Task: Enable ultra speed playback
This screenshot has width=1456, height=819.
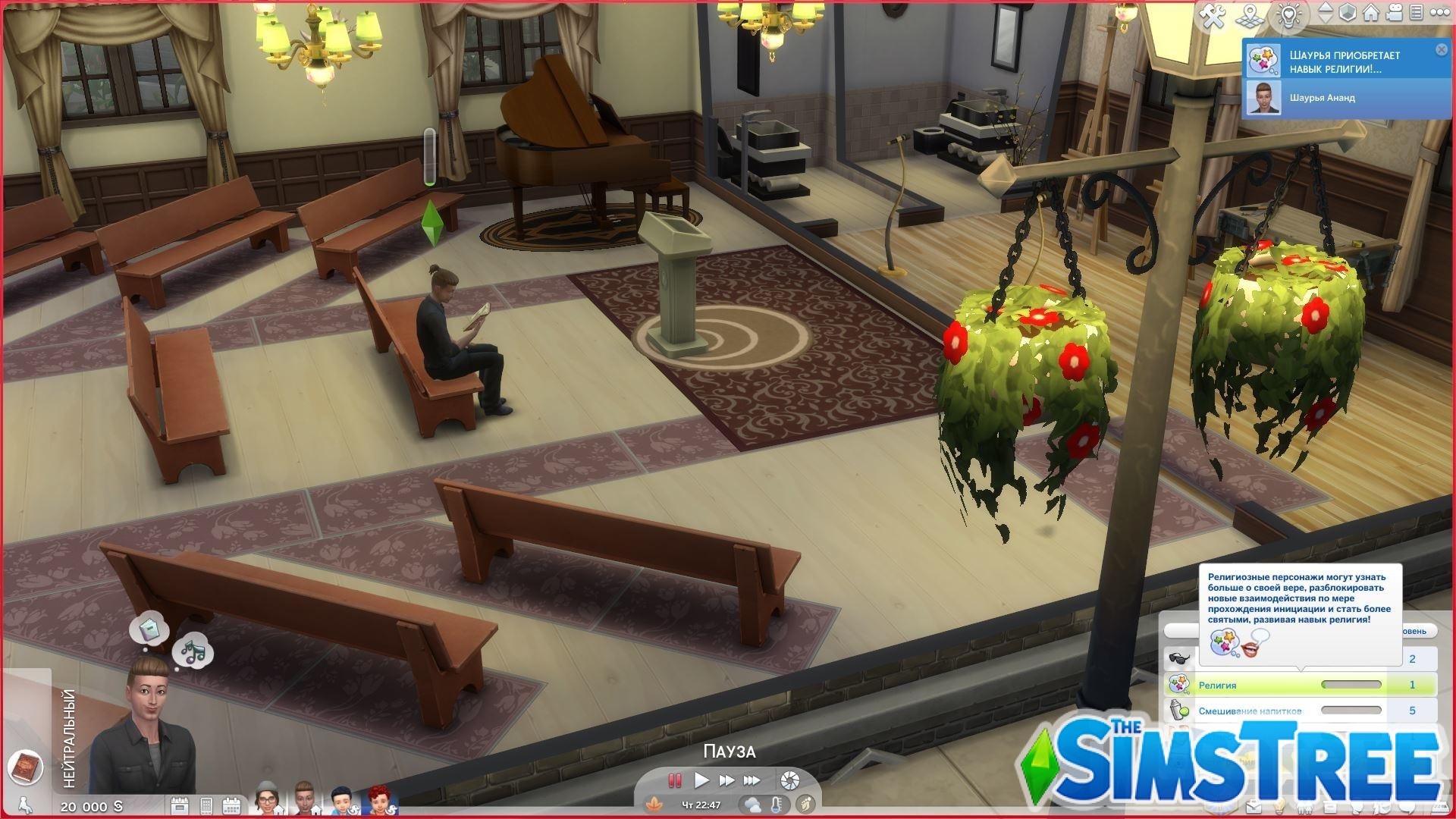Action: pos(751,780)
